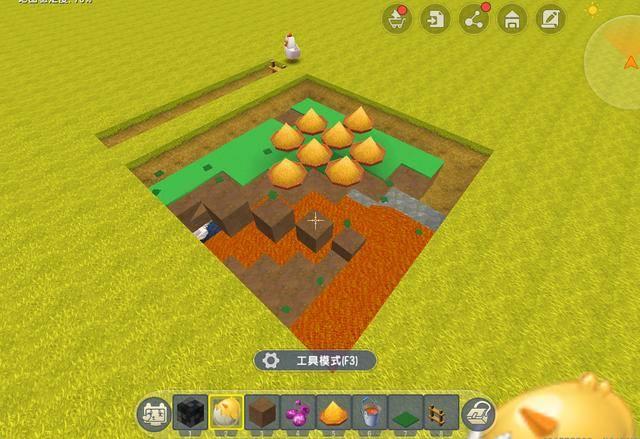Open Tool Mode (F3) button

click(315, 361)
